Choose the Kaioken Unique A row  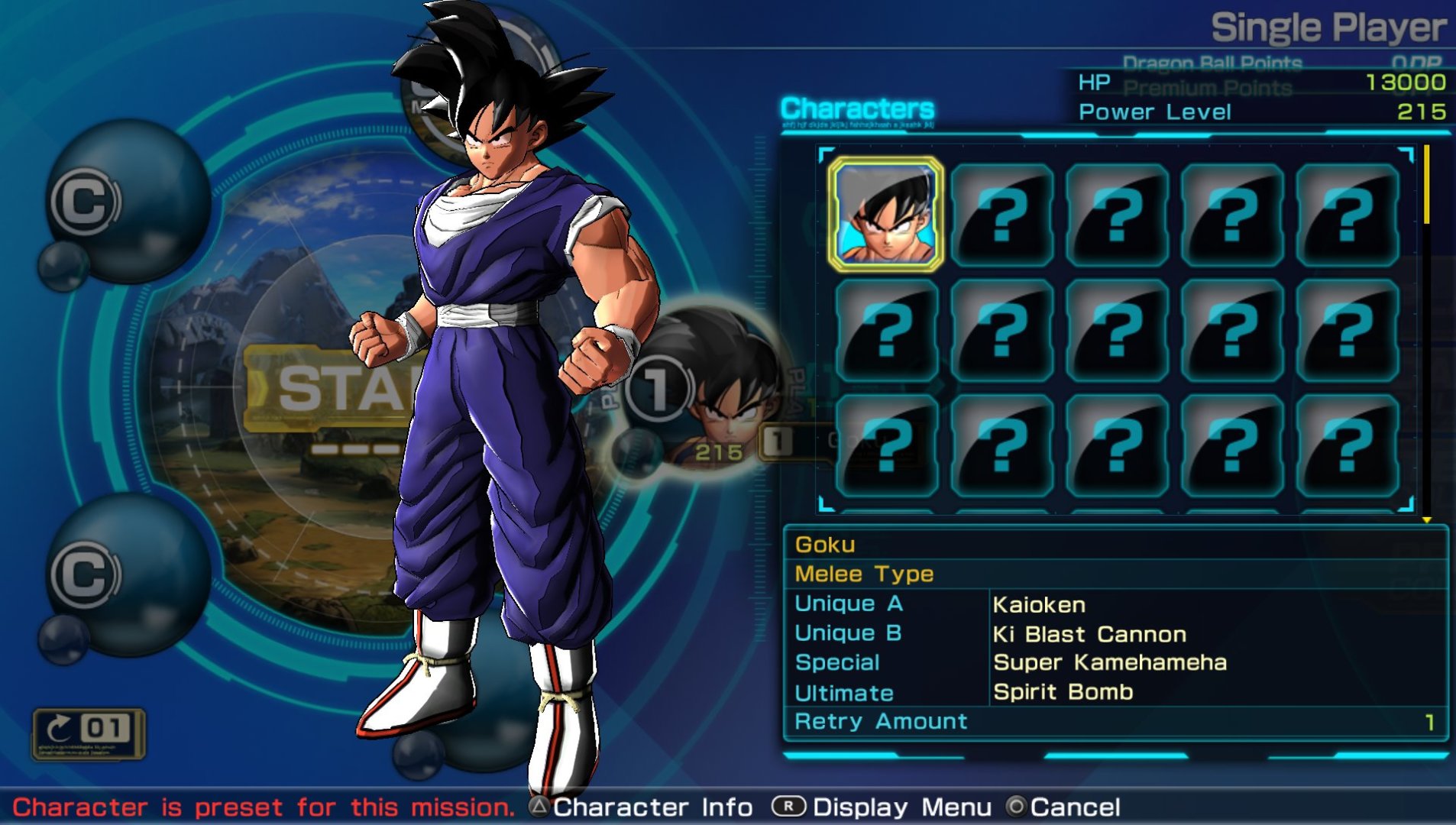(1115, 604)
